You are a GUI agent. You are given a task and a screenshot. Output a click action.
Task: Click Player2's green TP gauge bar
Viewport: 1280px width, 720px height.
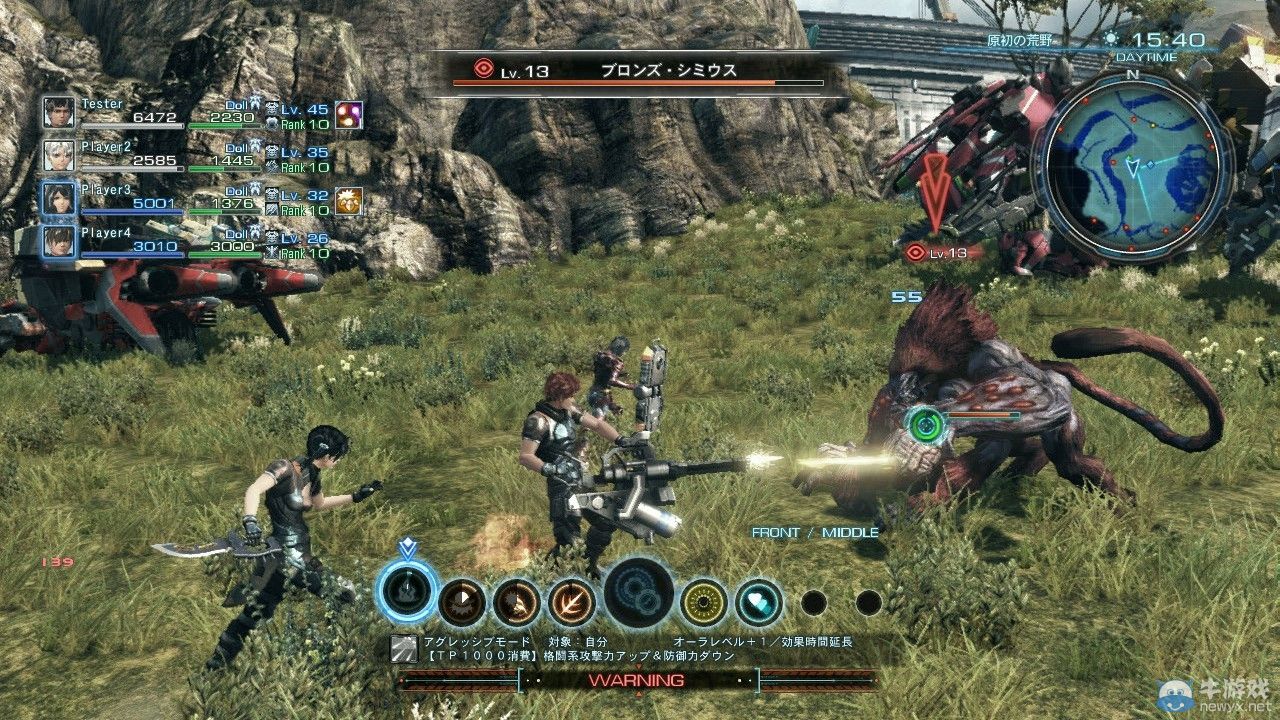(x=221, y=166)
